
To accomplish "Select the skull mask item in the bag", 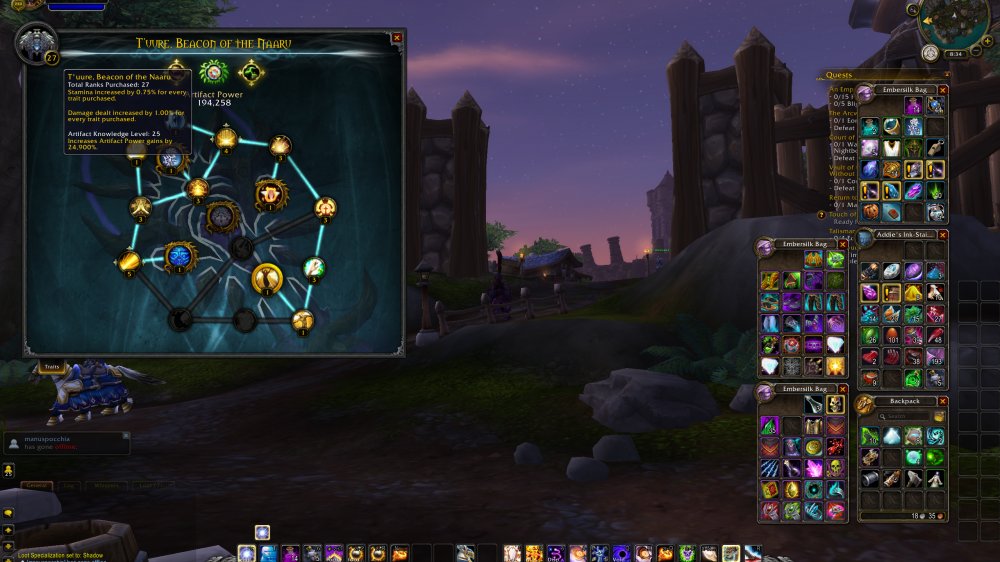I will (836, 403).
